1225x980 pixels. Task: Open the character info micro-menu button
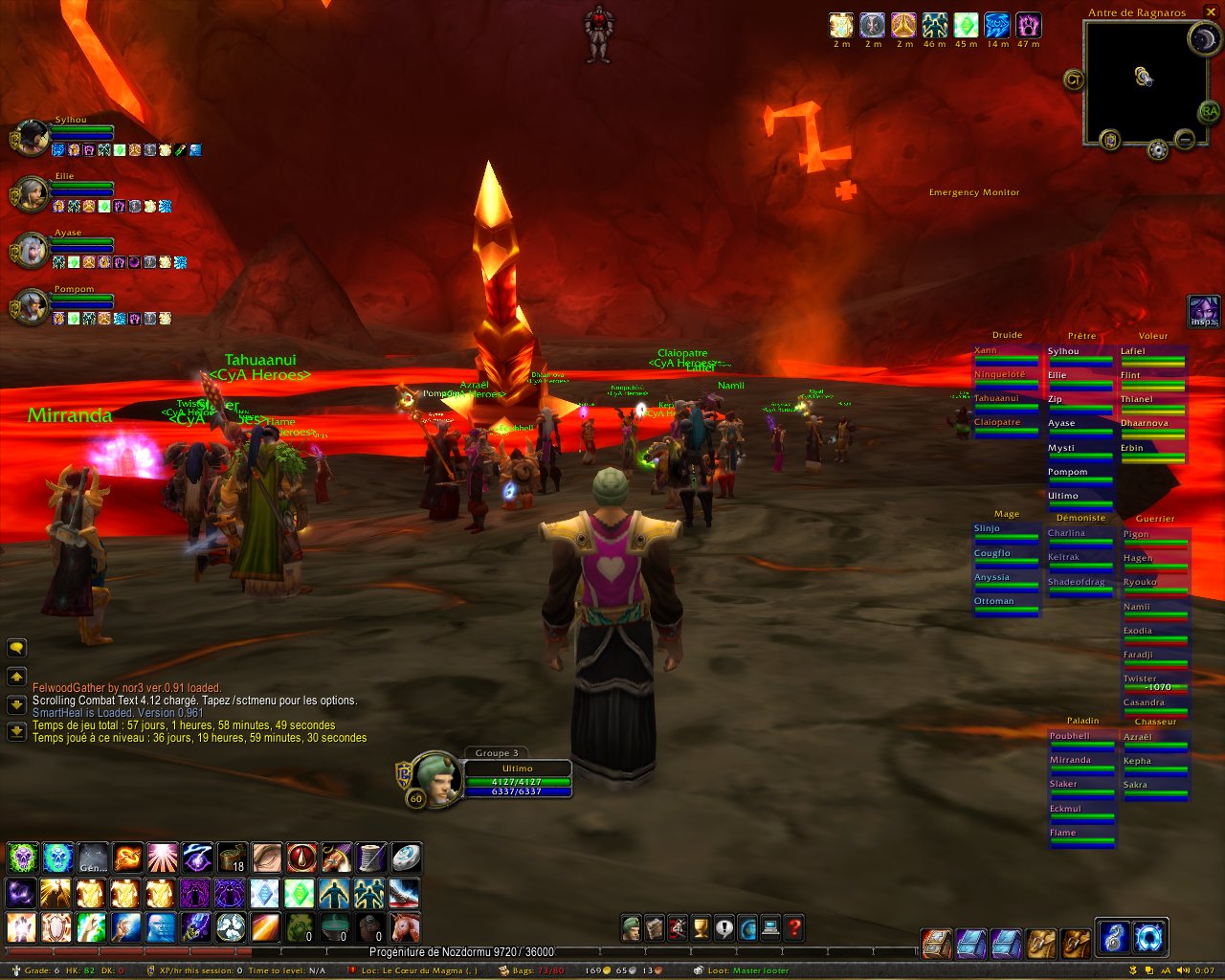(x=631, y=927)
